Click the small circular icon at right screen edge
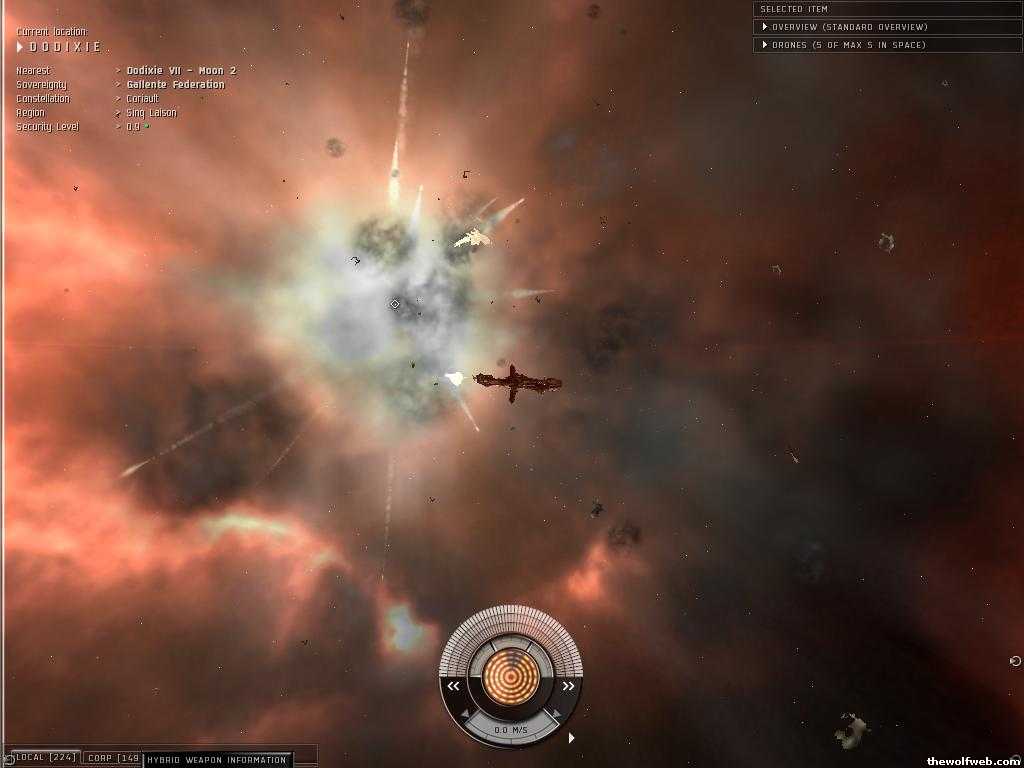Image resolution: width=1024 pixels, height=768 pixels. click(x=1015, y=661)
